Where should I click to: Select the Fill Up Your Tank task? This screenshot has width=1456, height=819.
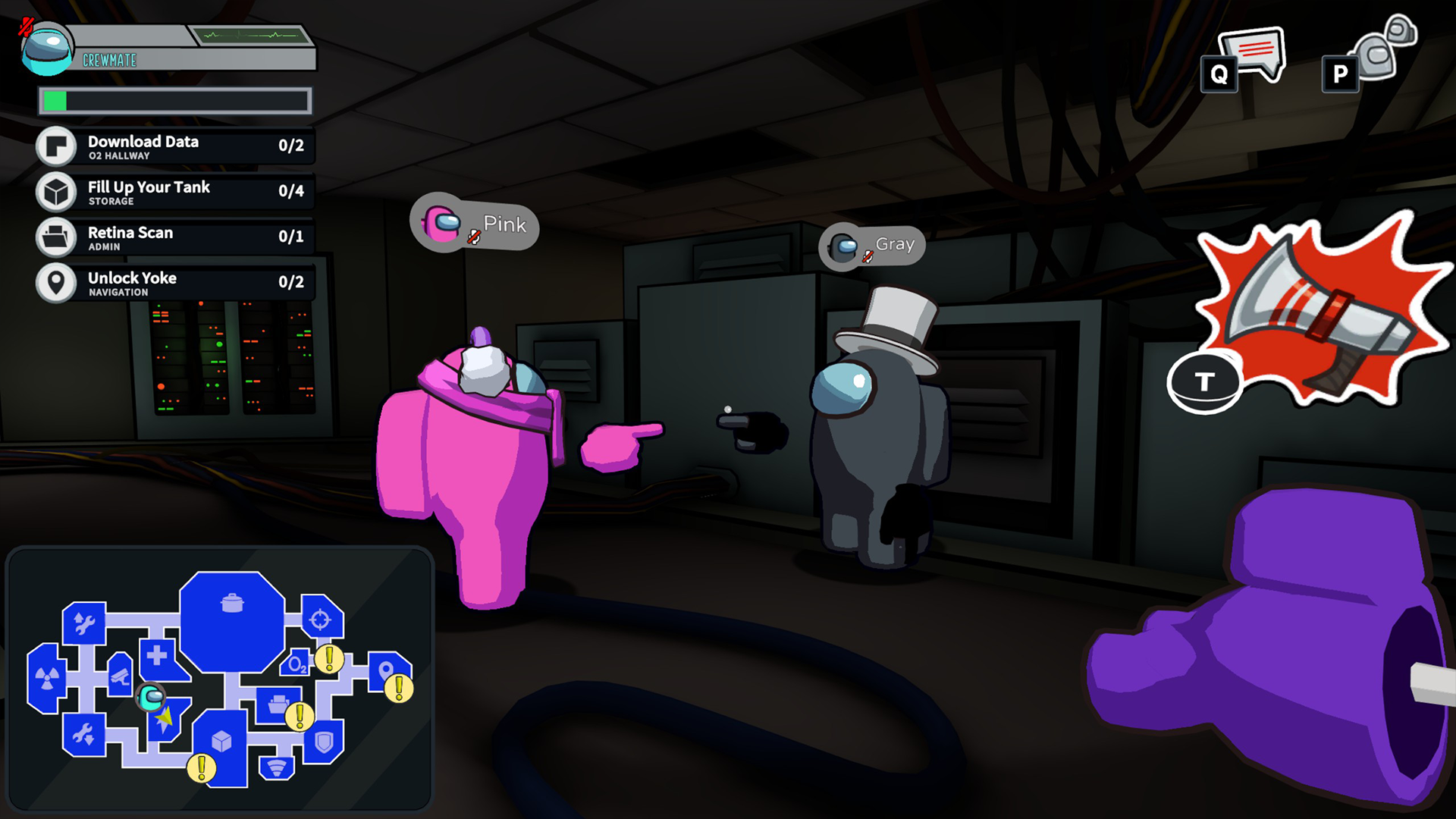(x=174, y=192)
